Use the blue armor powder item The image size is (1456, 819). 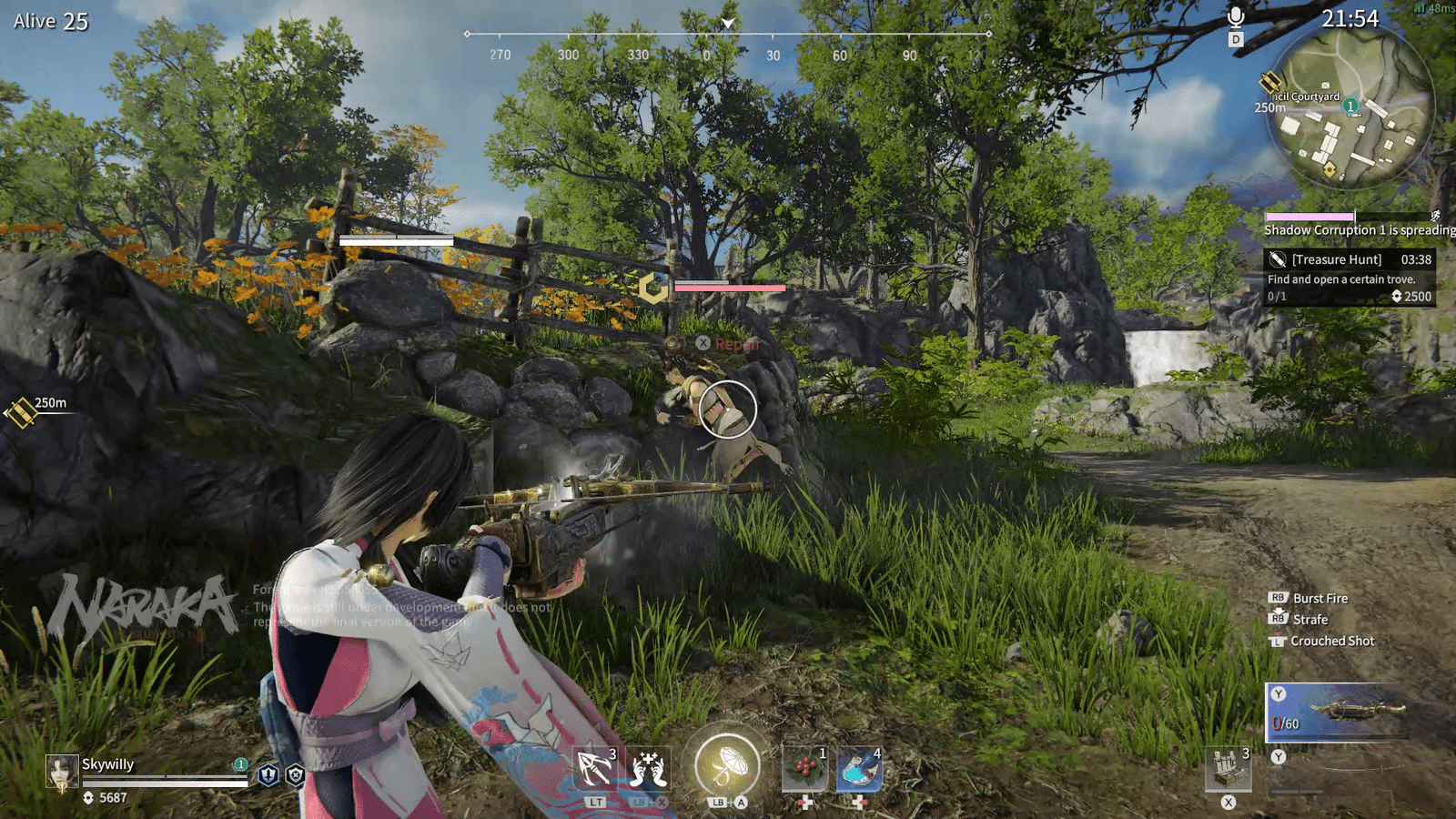pos(858,769)
